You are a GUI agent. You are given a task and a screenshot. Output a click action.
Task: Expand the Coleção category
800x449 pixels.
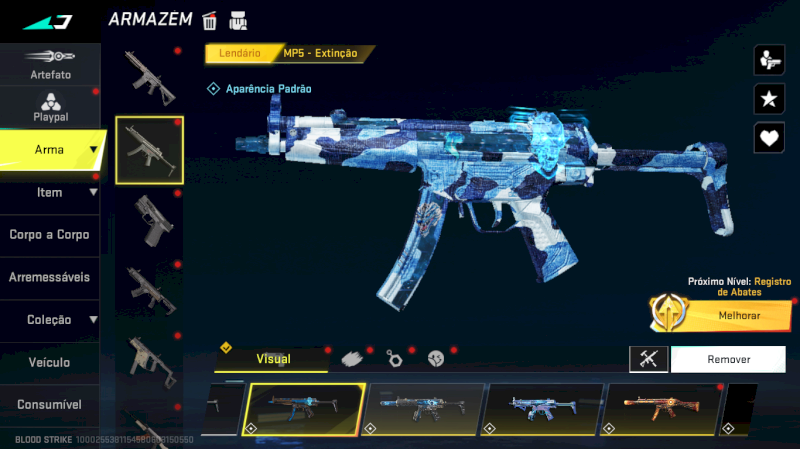pos(50,320)
